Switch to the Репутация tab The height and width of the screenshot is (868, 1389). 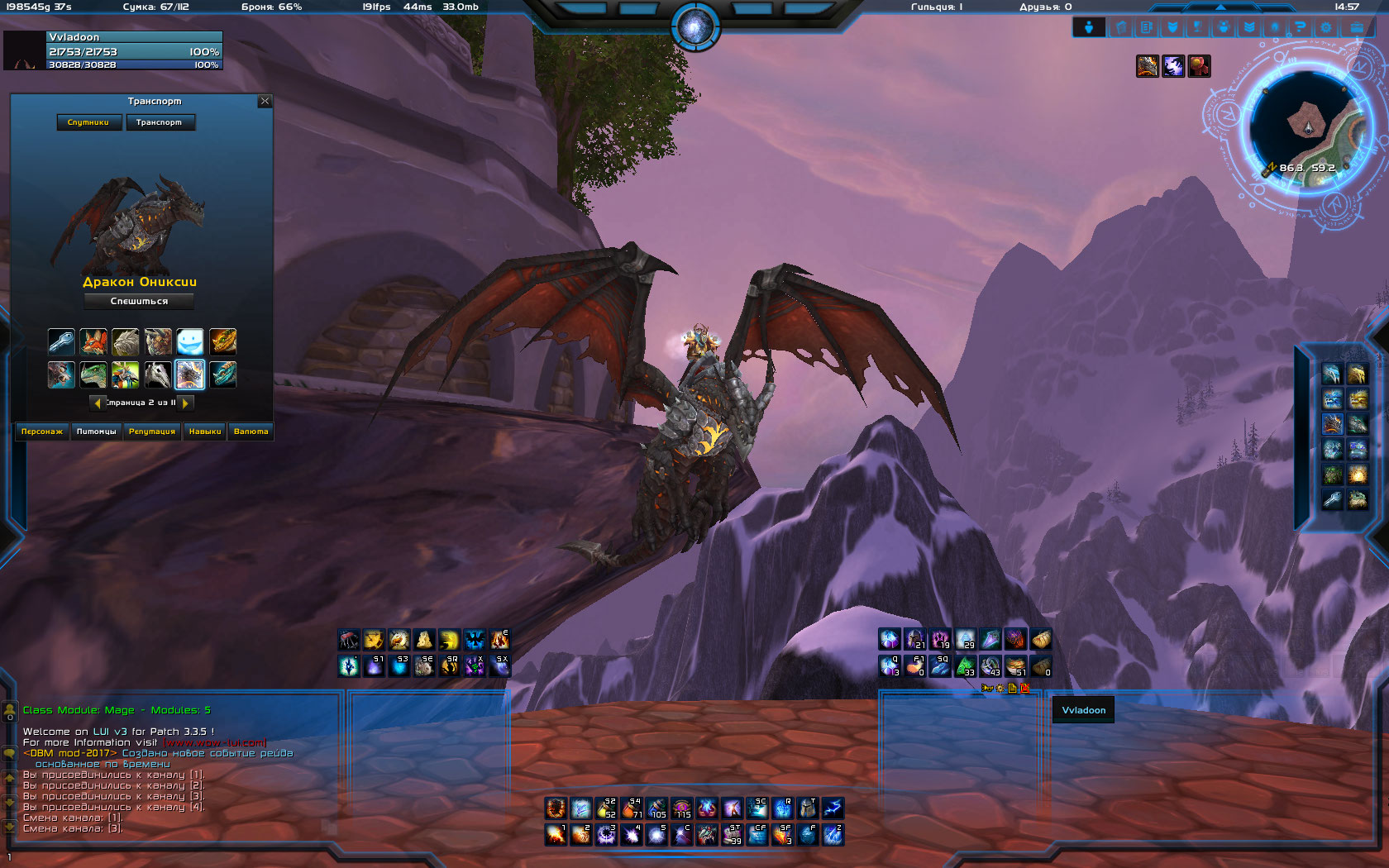click(152, 432)
